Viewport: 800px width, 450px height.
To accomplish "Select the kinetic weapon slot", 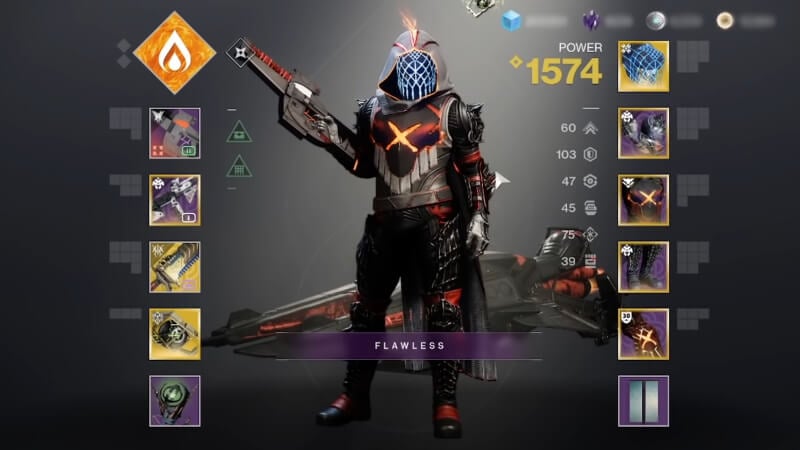I will (x=174, y=133).
